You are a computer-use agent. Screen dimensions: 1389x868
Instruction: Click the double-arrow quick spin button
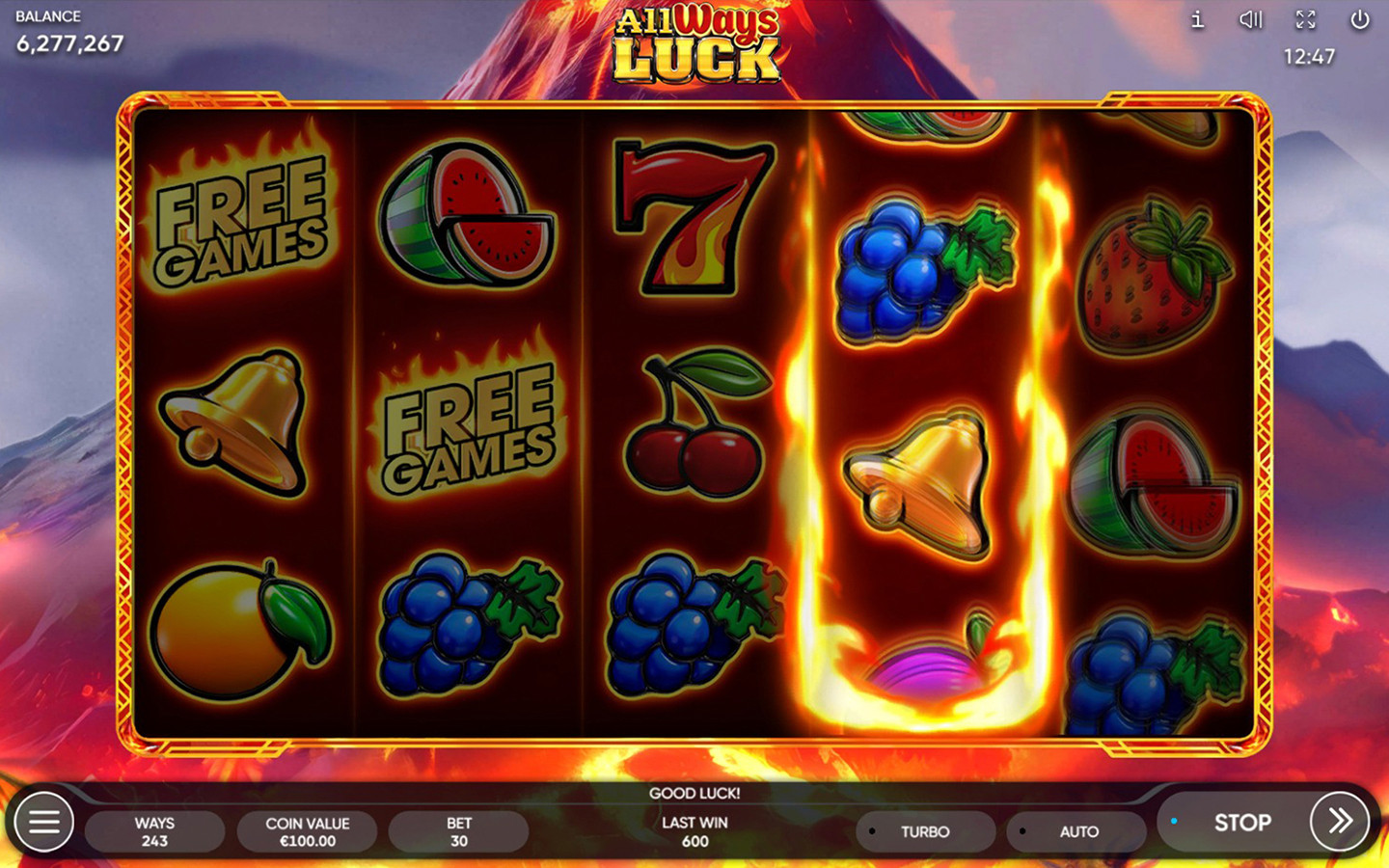click(1340, 821)
